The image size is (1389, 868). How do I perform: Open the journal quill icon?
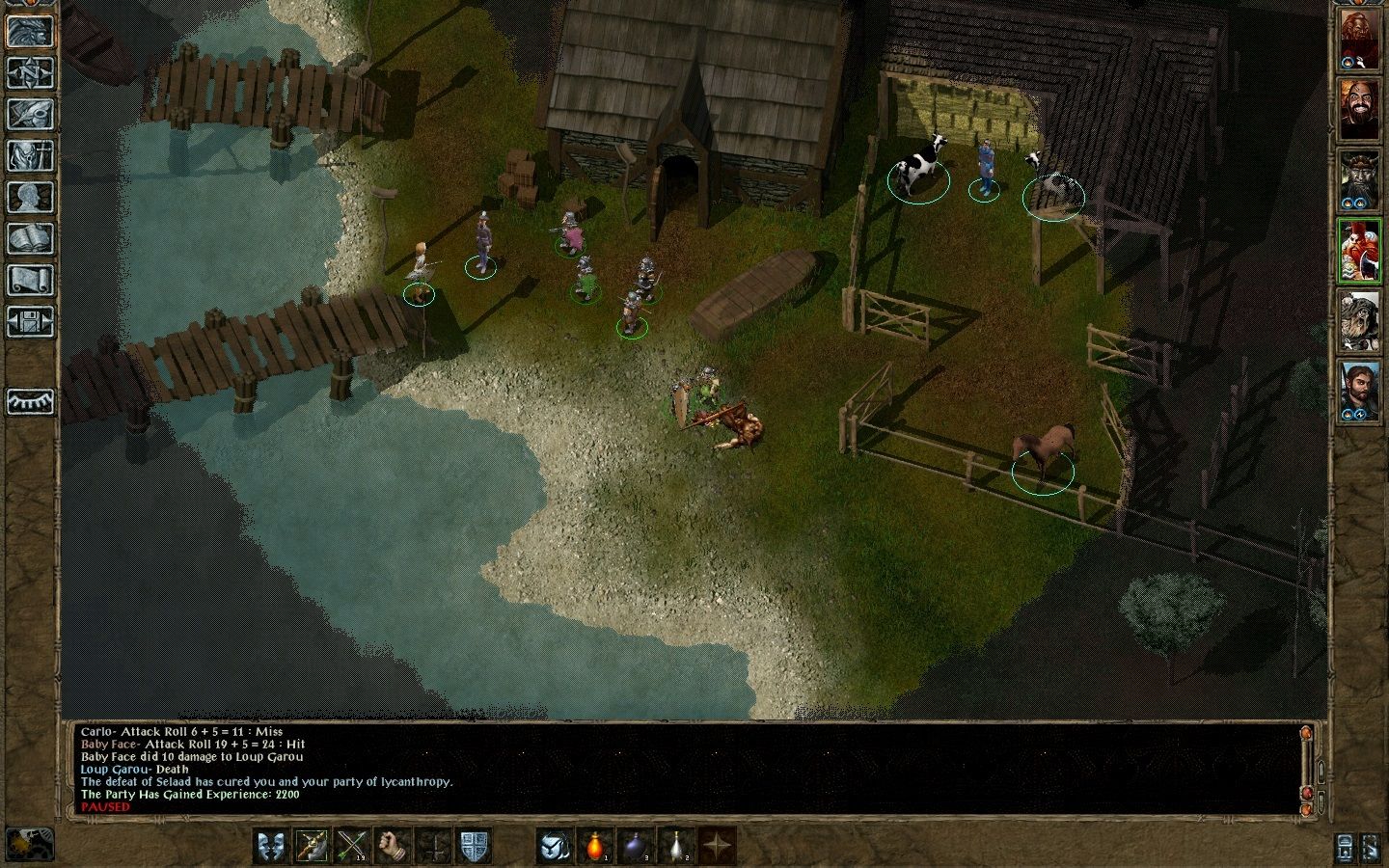click(x=30, y=114)
